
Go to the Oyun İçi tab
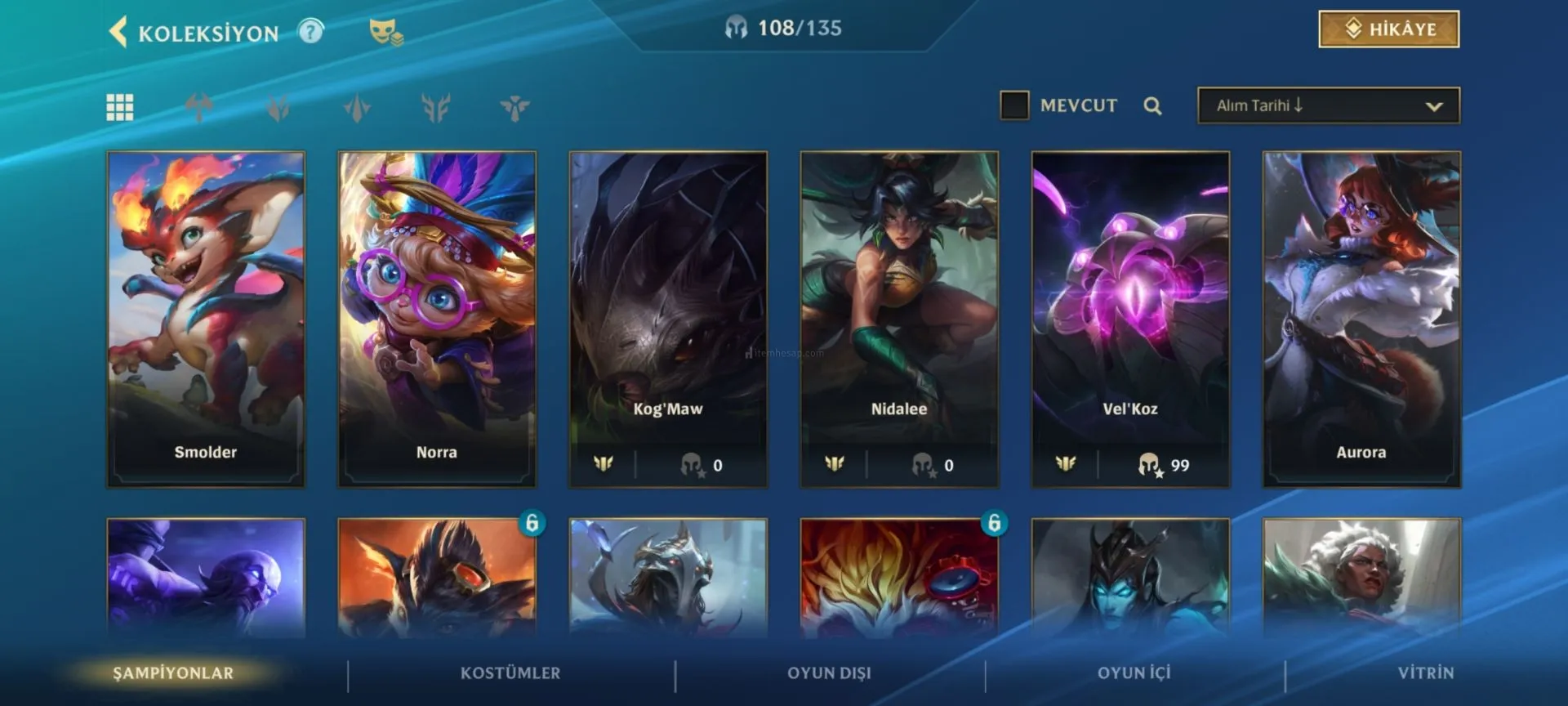tap(1134, 673)
